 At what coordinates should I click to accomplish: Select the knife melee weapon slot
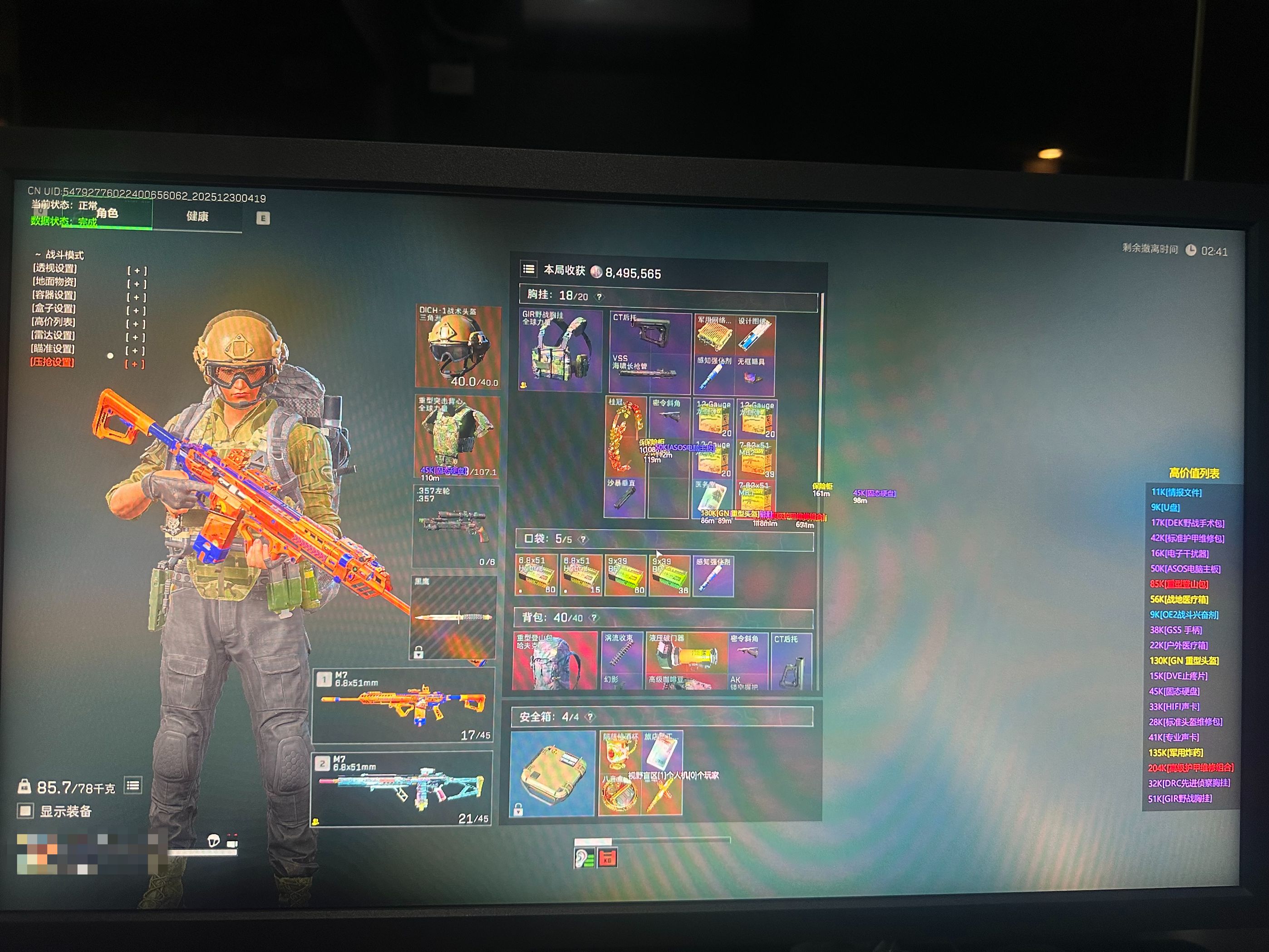[x=454, y=617]
